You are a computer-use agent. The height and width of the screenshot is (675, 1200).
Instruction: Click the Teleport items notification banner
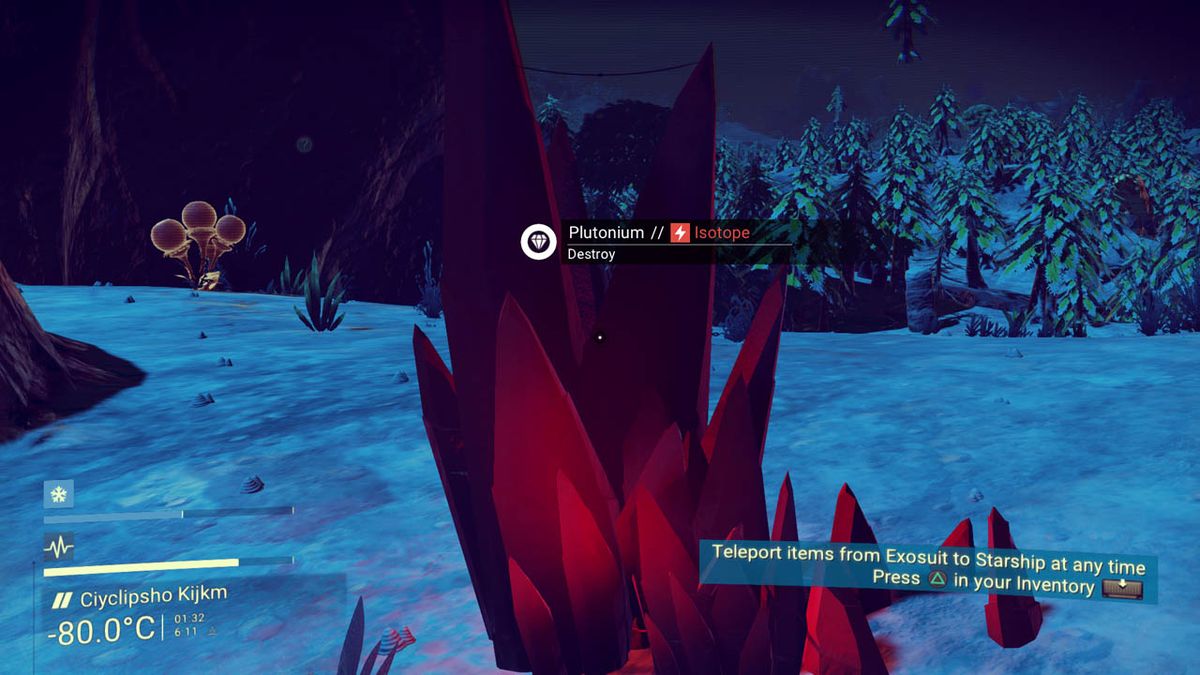click(x=927, y=569)
